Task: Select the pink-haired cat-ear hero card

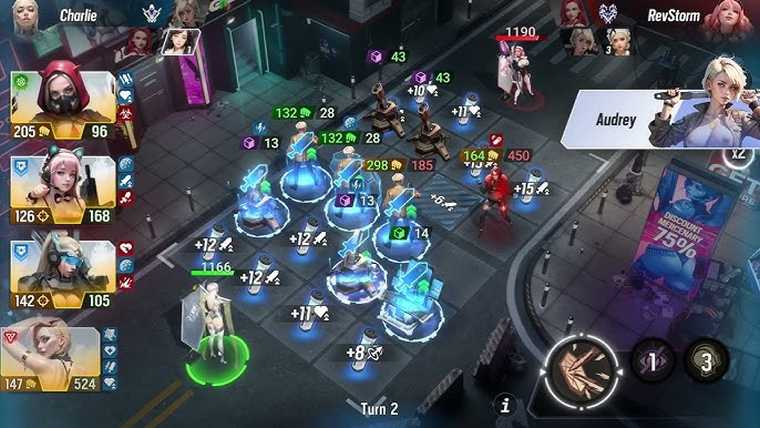Action: [62, 187]
